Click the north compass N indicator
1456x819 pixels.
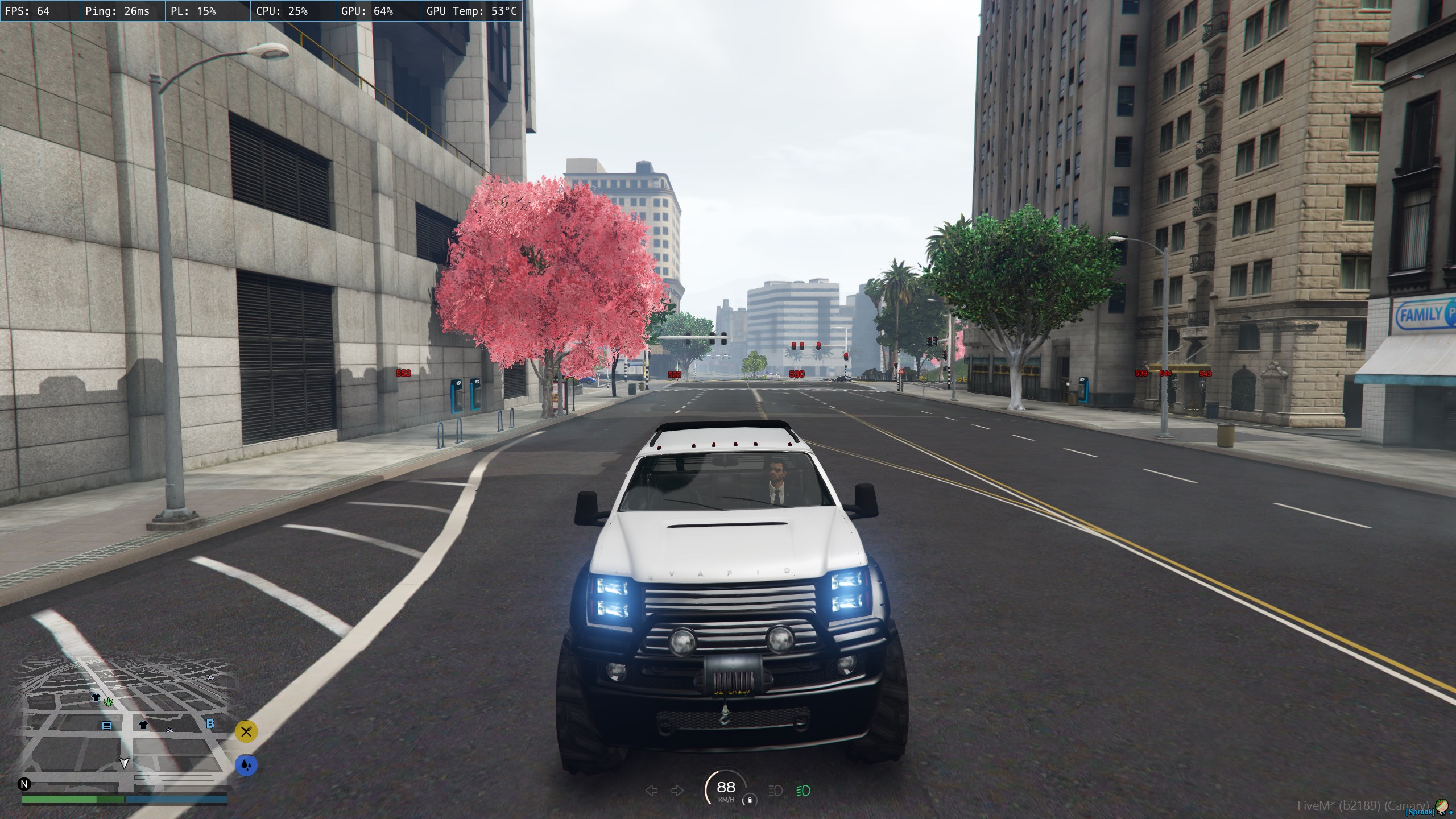24,784
